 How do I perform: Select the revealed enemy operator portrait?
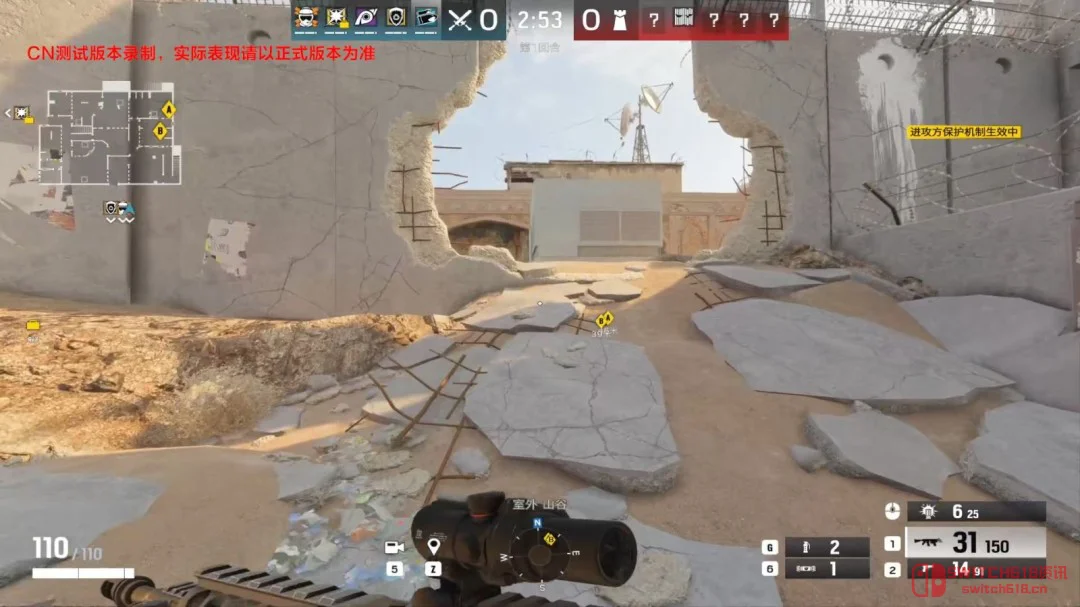coord(684,19)
